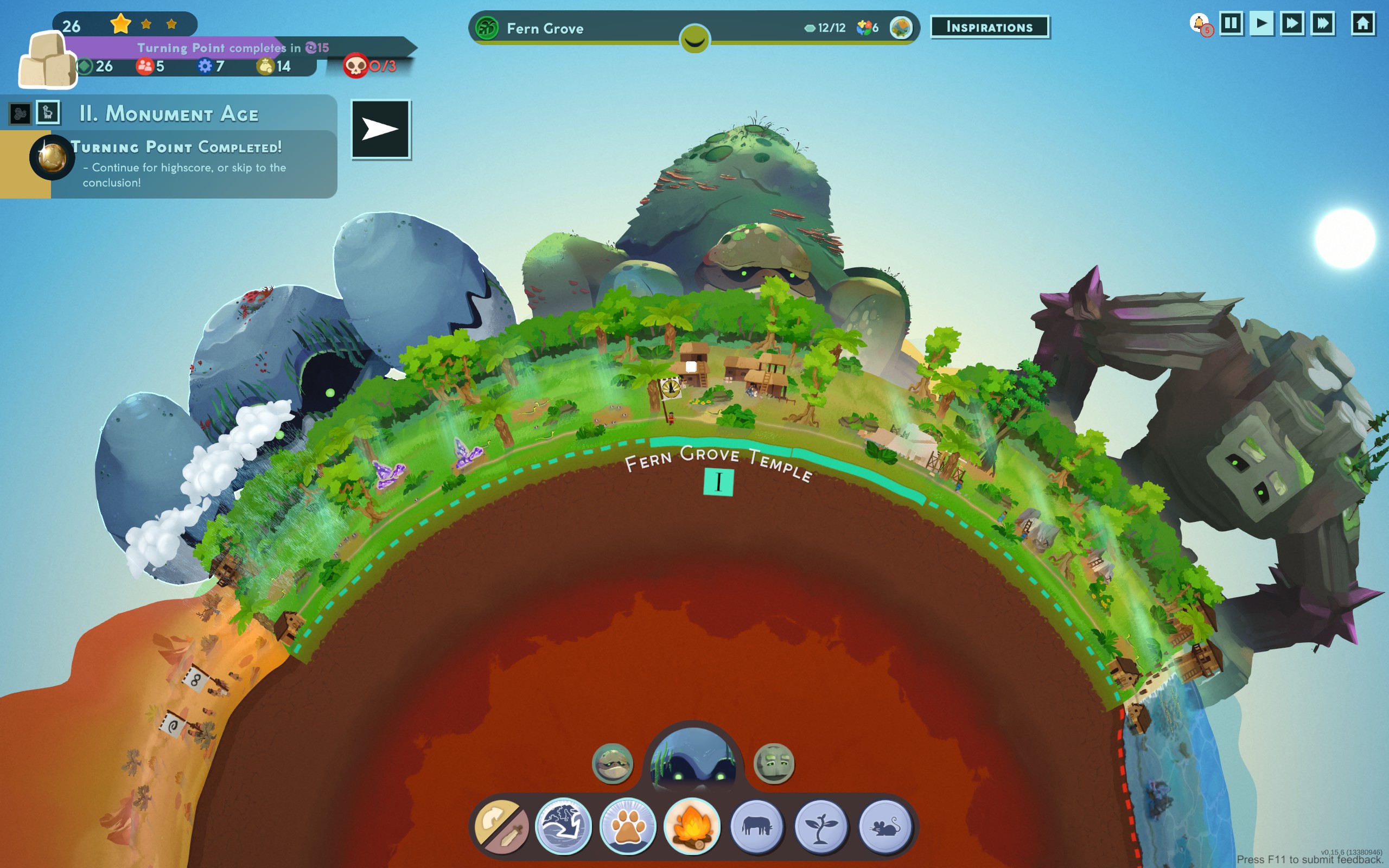Select the stone-faced rock giant portrait
This screenshot has width=1389, height=868.
(x=774, y=763)
